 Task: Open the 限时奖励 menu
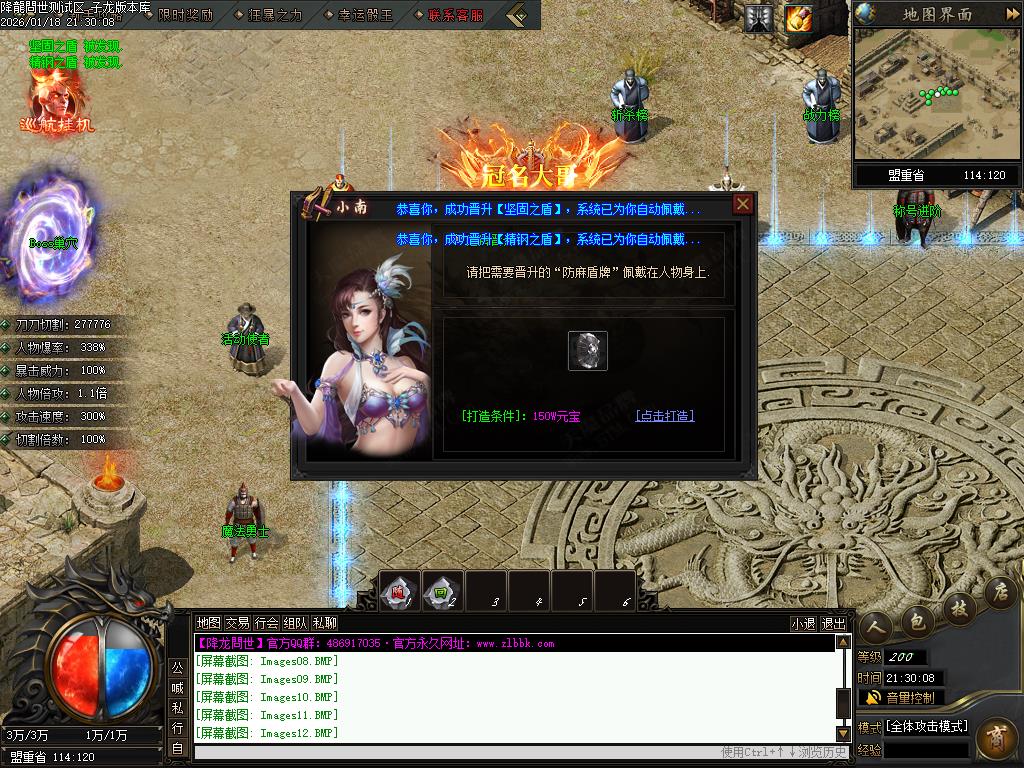point(185,15)
